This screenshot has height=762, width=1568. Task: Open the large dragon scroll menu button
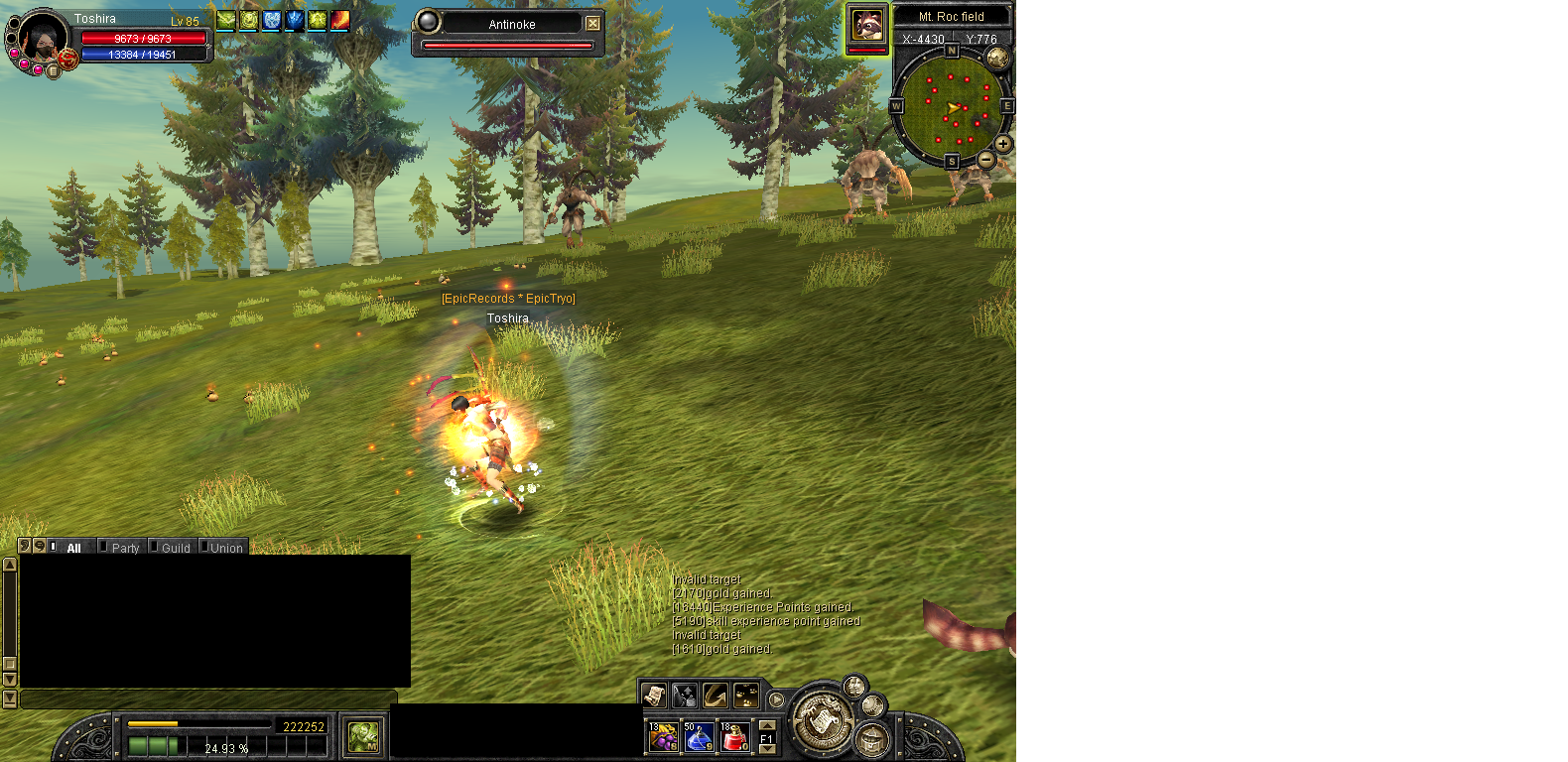[x=822, y=719]
